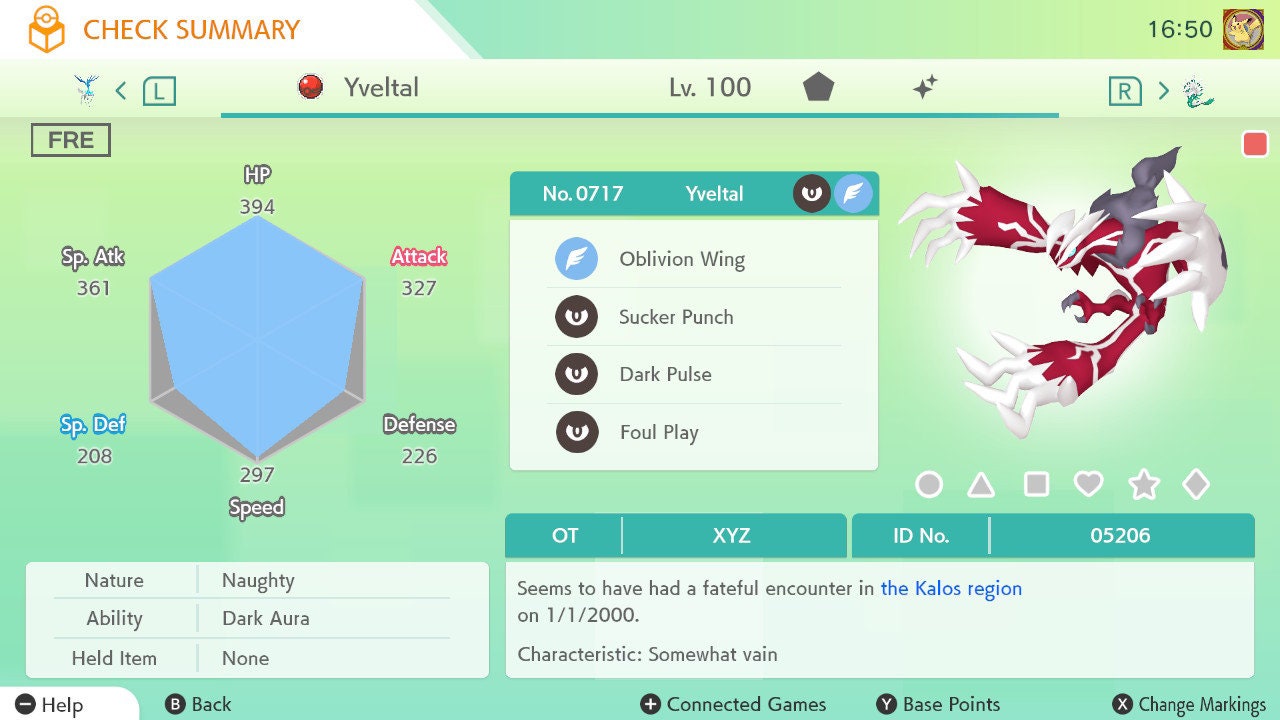The image size is (1280, 720).
Task: Go to the next Pokémon thumbnail
Action: click(x=1198, y=92)
